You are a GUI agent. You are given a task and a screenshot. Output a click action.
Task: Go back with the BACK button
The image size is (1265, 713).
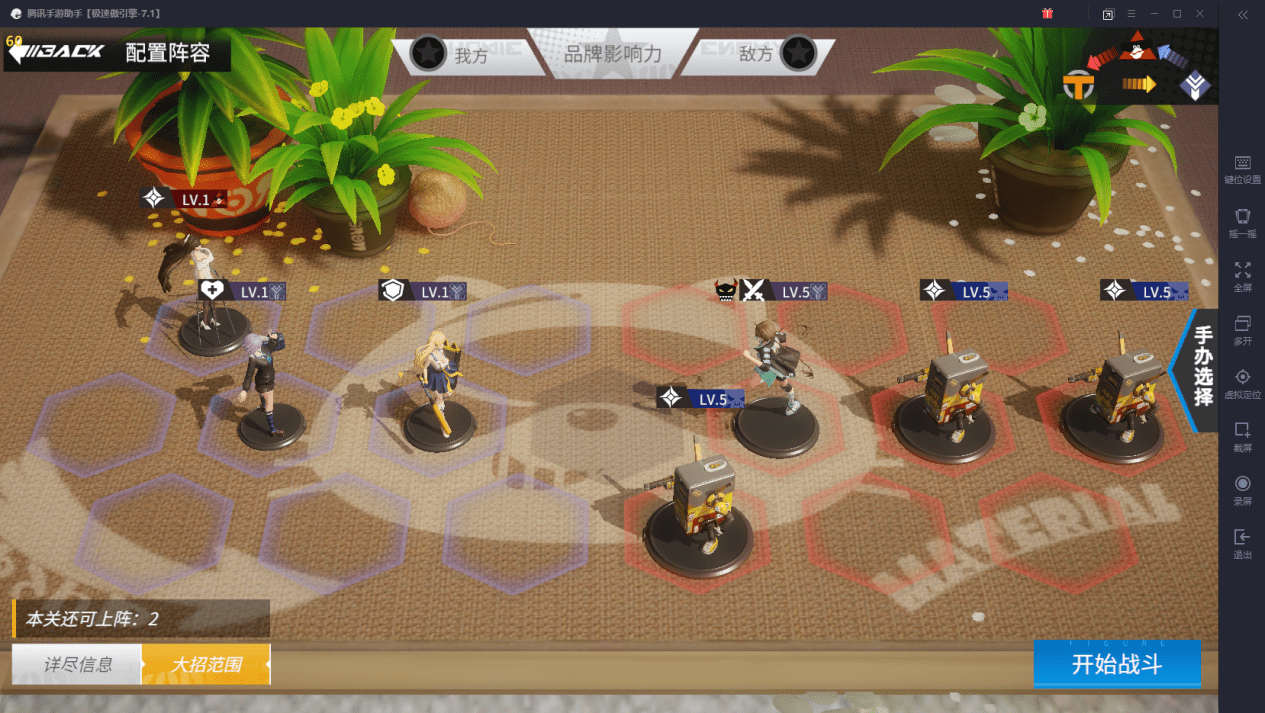click(58, 52)
